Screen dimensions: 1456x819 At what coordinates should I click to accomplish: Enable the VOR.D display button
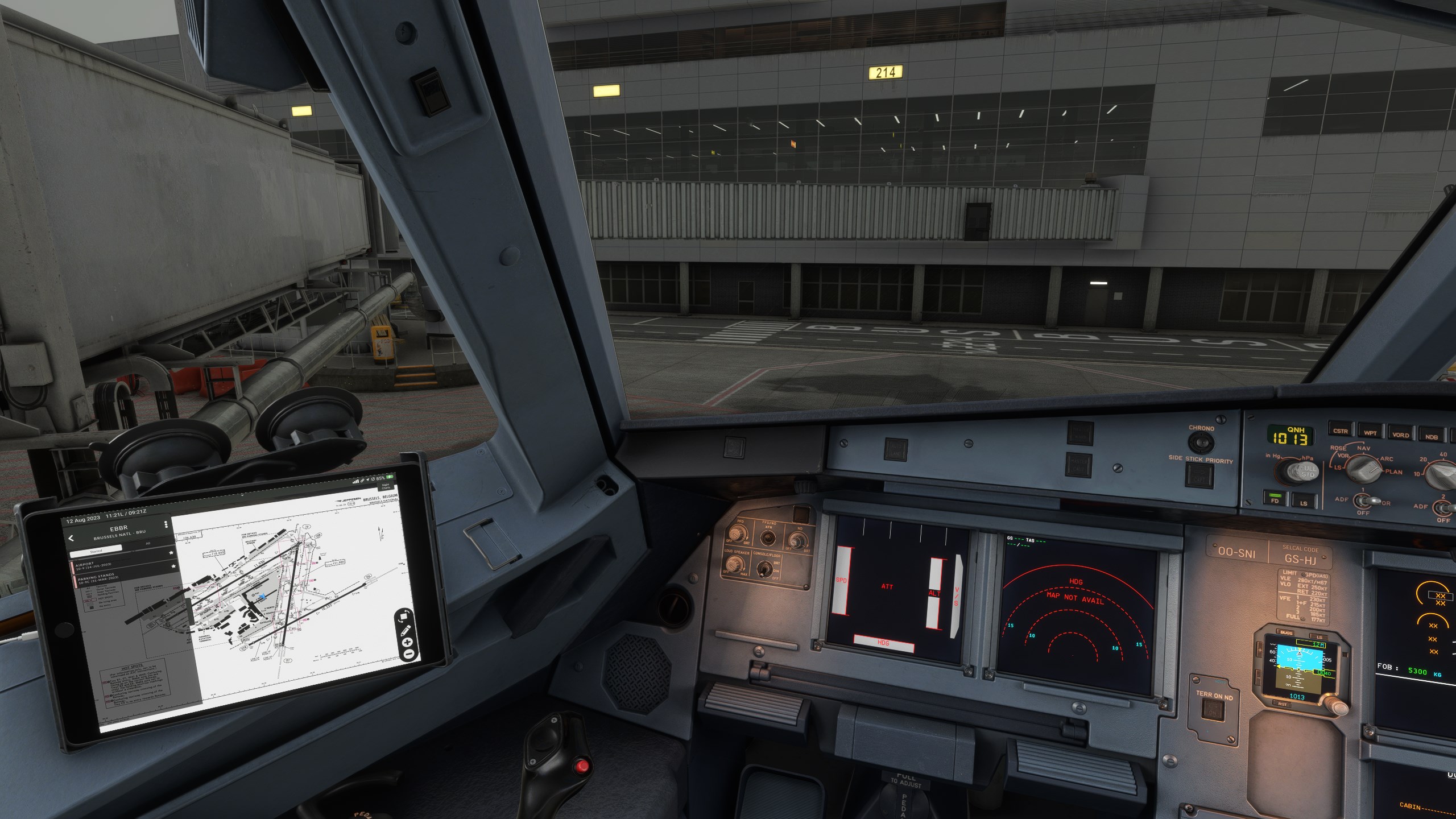pos(1400,435)
